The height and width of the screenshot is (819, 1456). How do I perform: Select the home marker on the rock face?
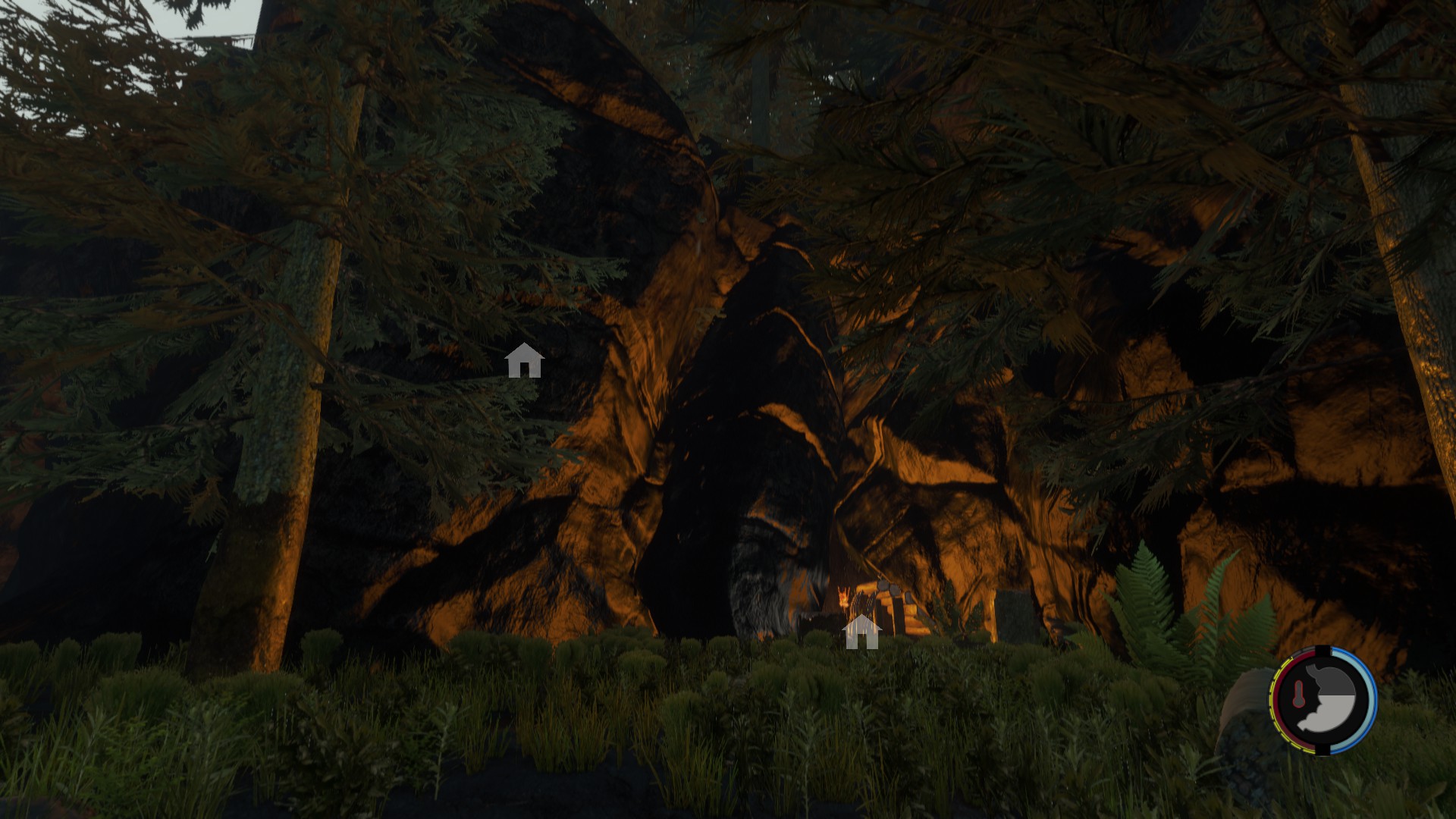click(524, 361)
